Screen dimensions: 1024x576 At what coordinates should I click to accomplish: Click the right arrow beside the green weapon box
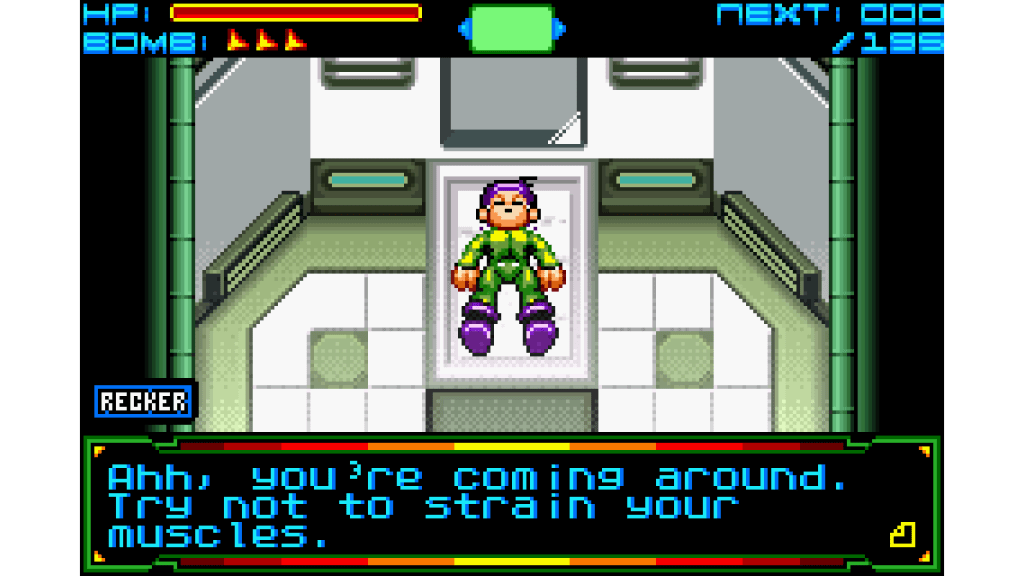[561, 28]
